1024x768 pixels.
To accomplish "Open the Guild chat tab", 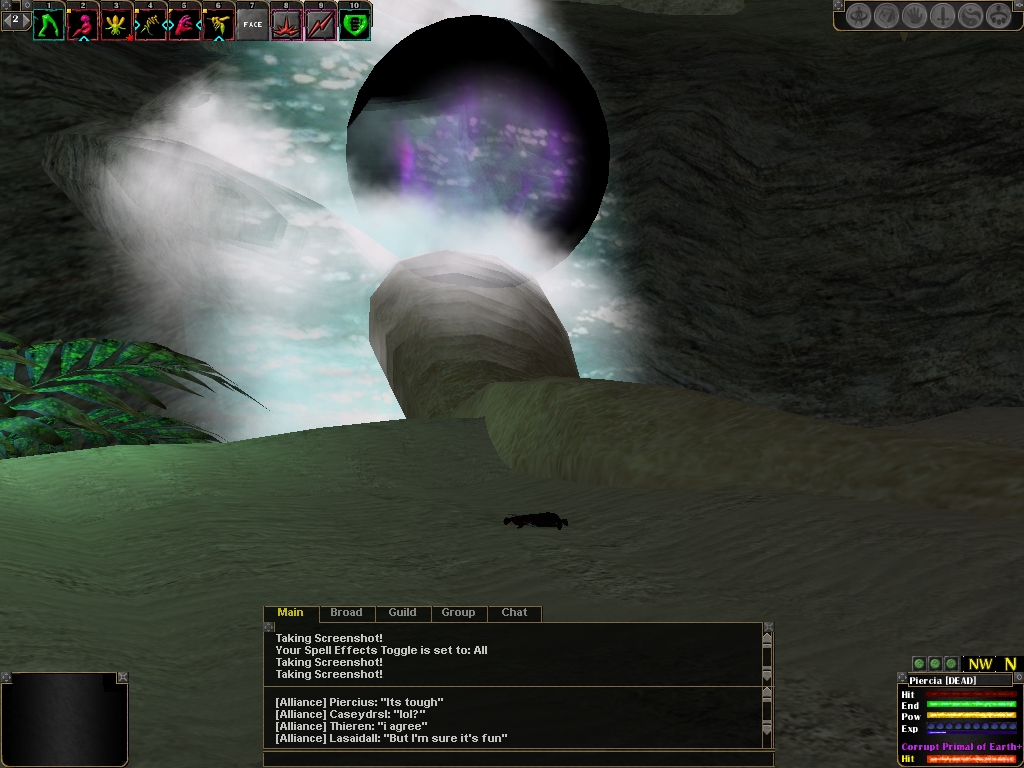I will pyautogui.click(x=402, y=613).
